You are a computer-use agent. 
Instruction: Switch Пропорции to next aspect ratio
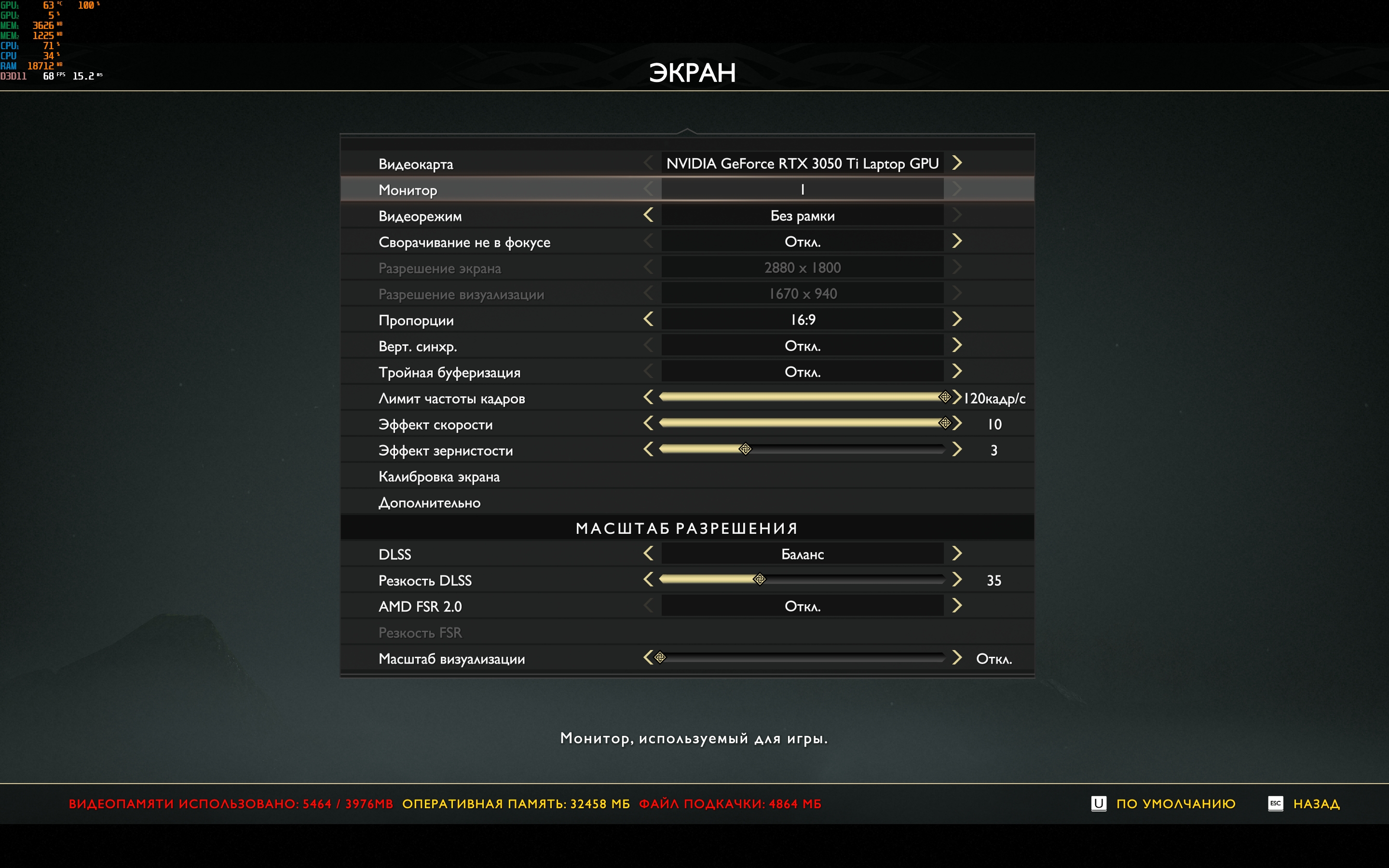956,319
